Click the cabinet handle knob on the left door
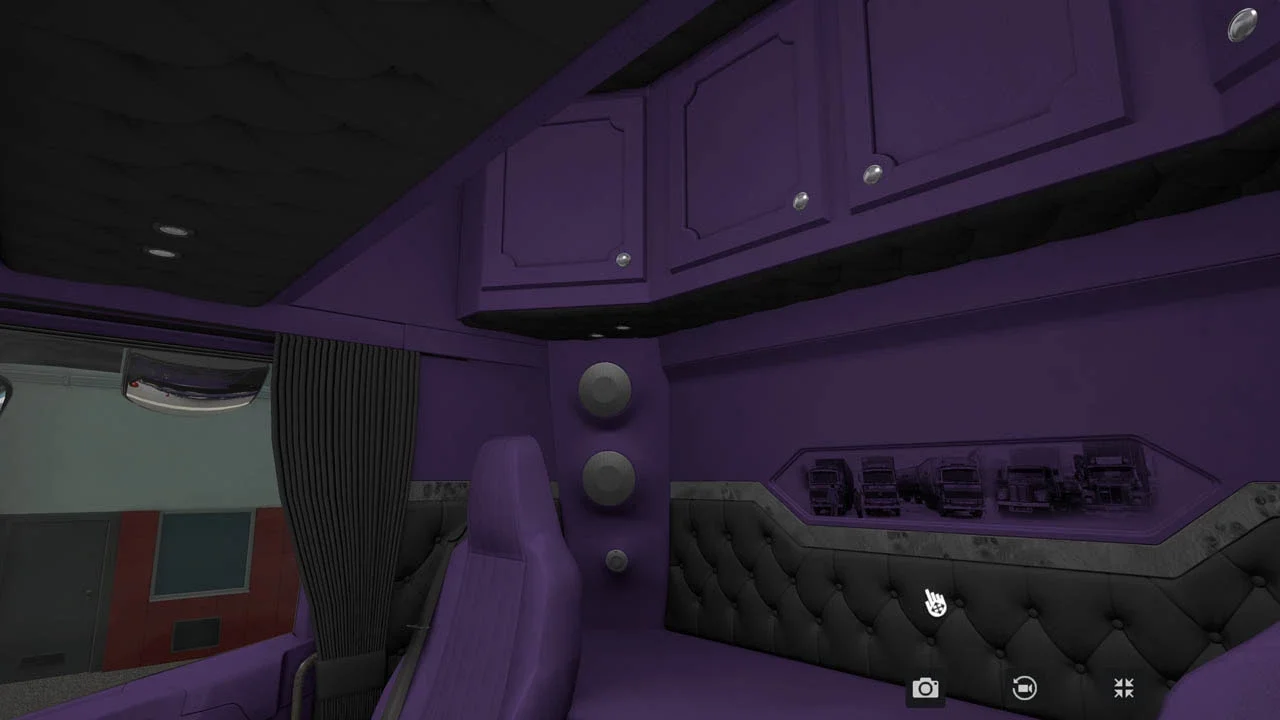This screenshot has height=720, width=1280. tap(623, 258)
